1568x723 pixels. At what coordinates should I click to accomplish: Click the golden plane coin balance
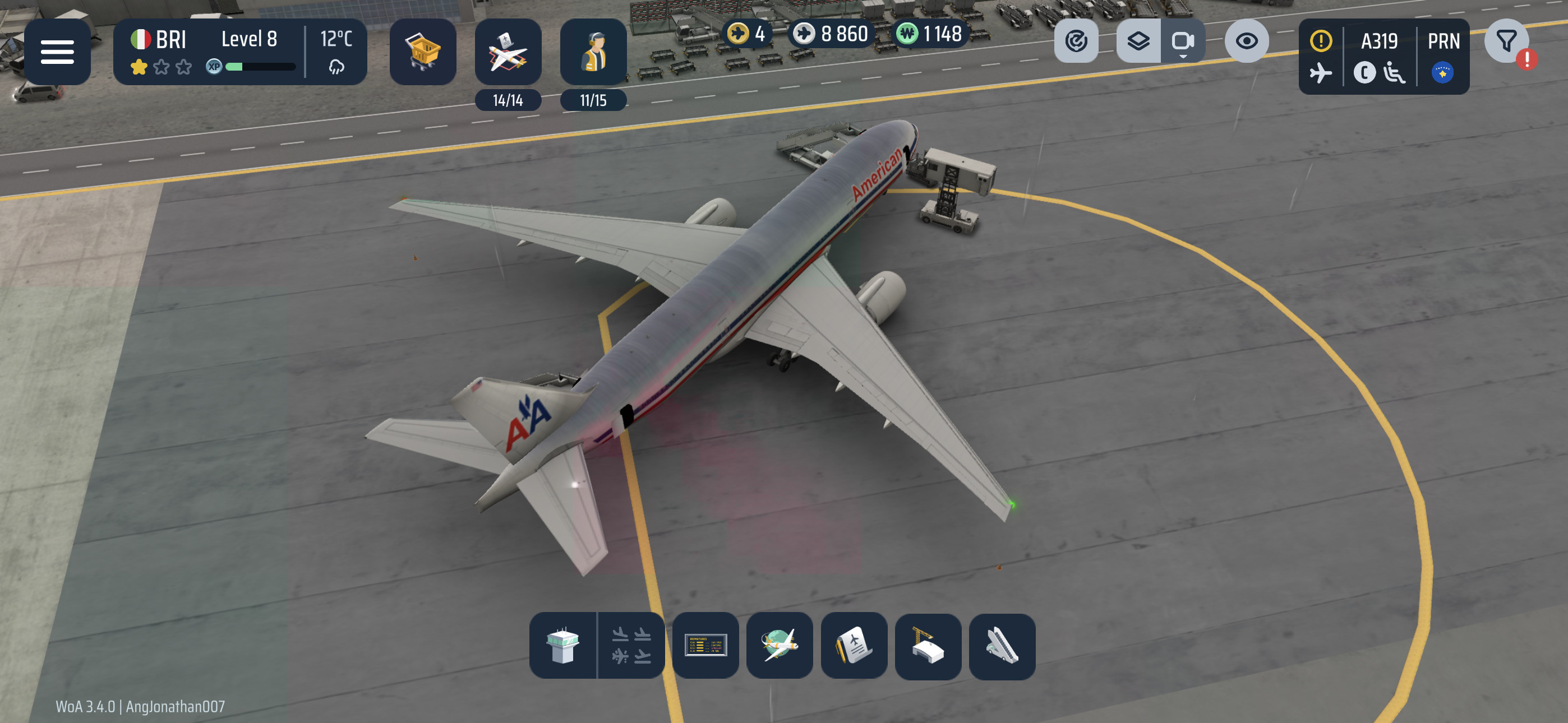click(748, 34)
